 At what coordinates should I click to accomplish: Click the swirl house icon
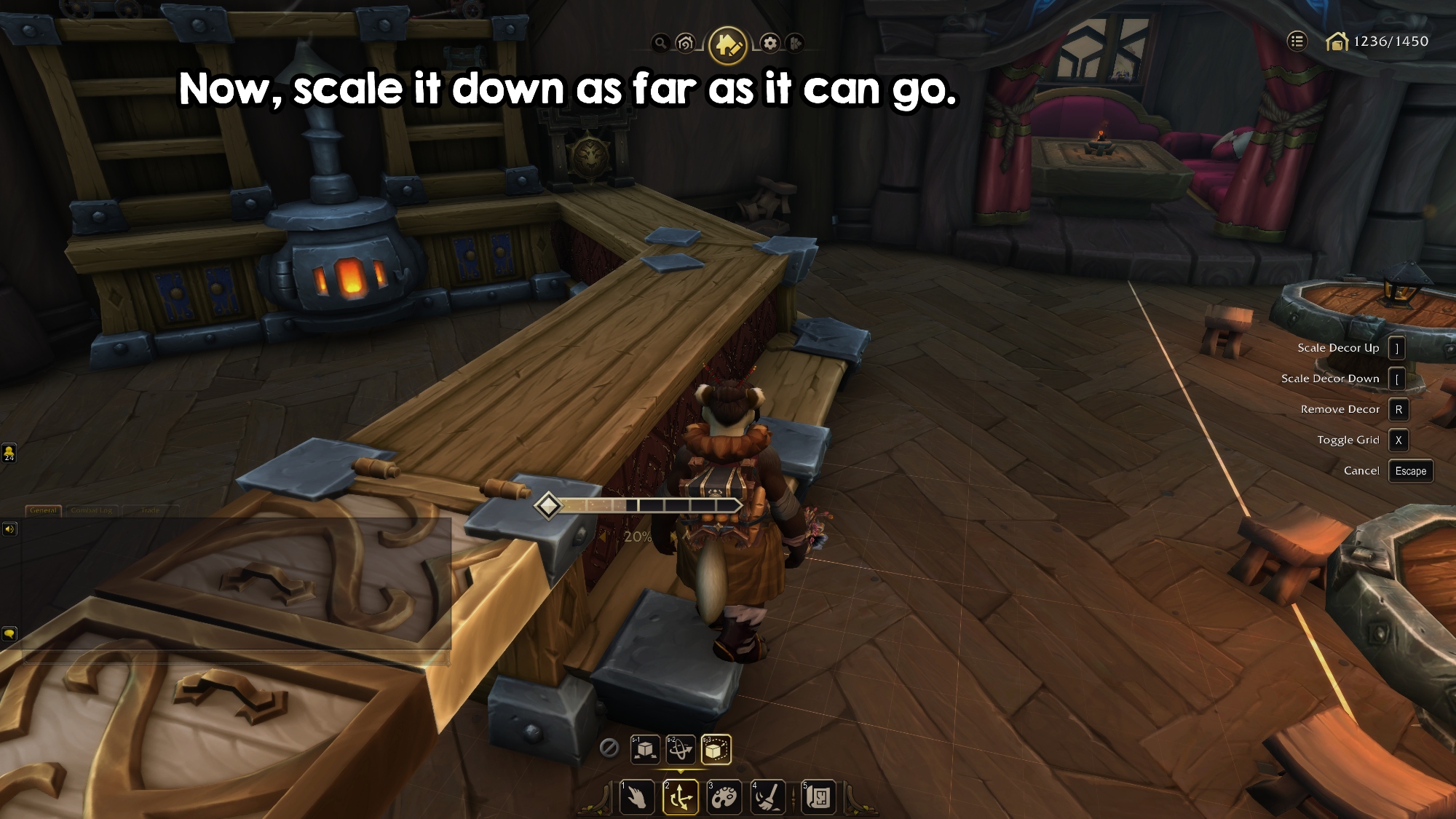685,44
